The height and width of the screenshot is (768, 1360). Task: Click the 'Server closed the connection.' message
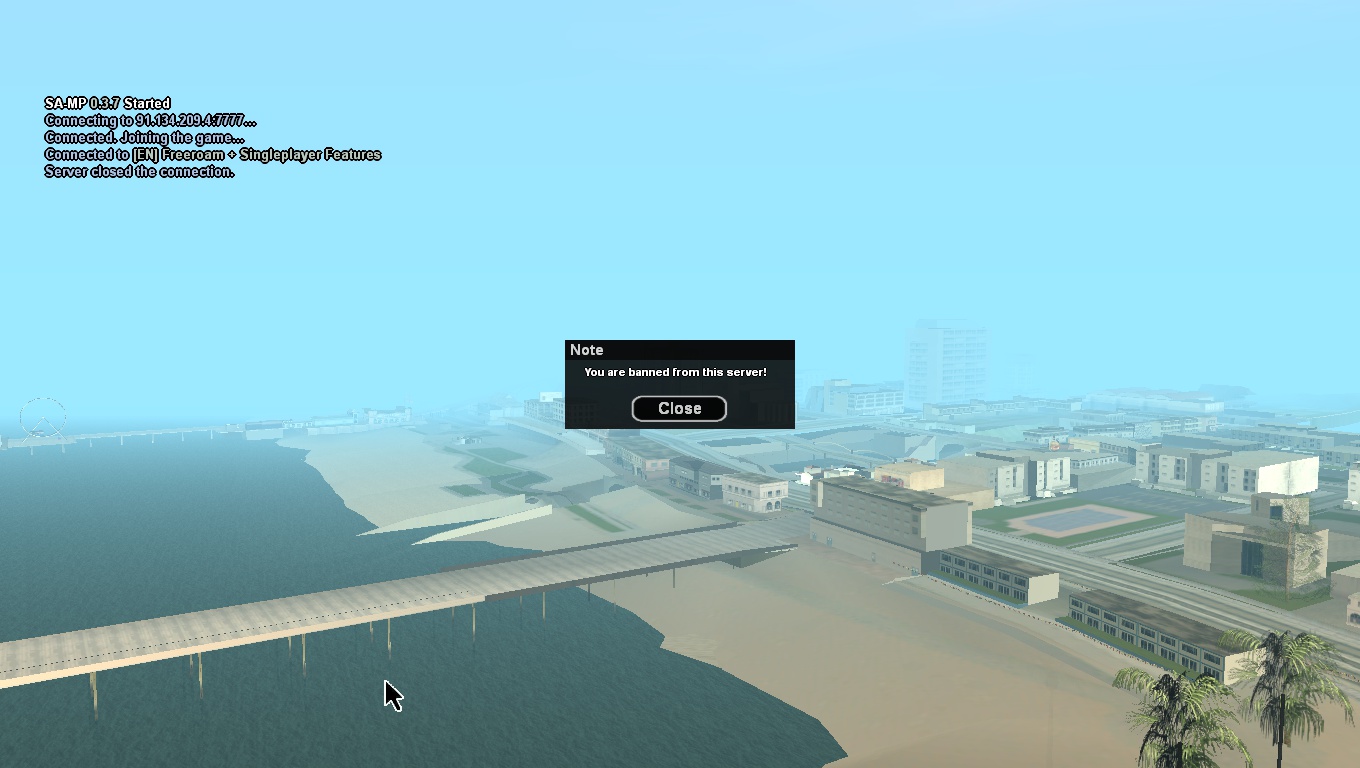(138, 171)
